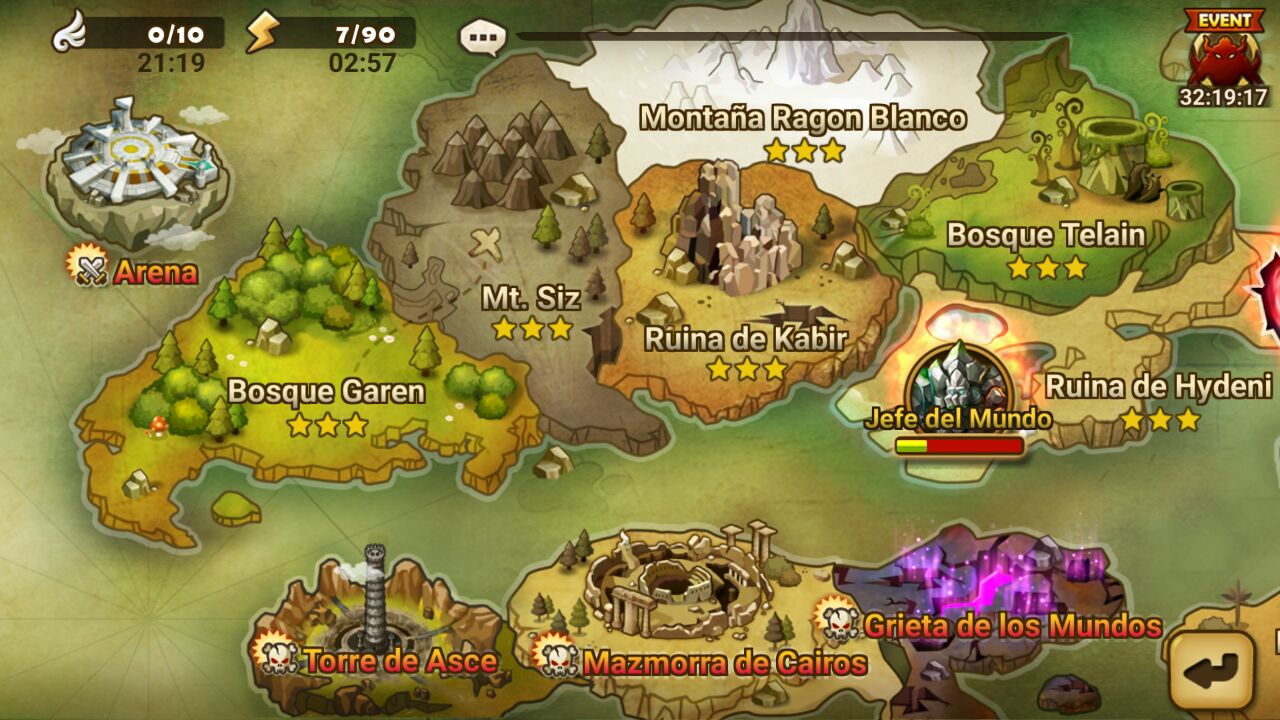This screenshot has width=1280, height=720.
Task: Click the back arrow button
Action: point(1212,668)
